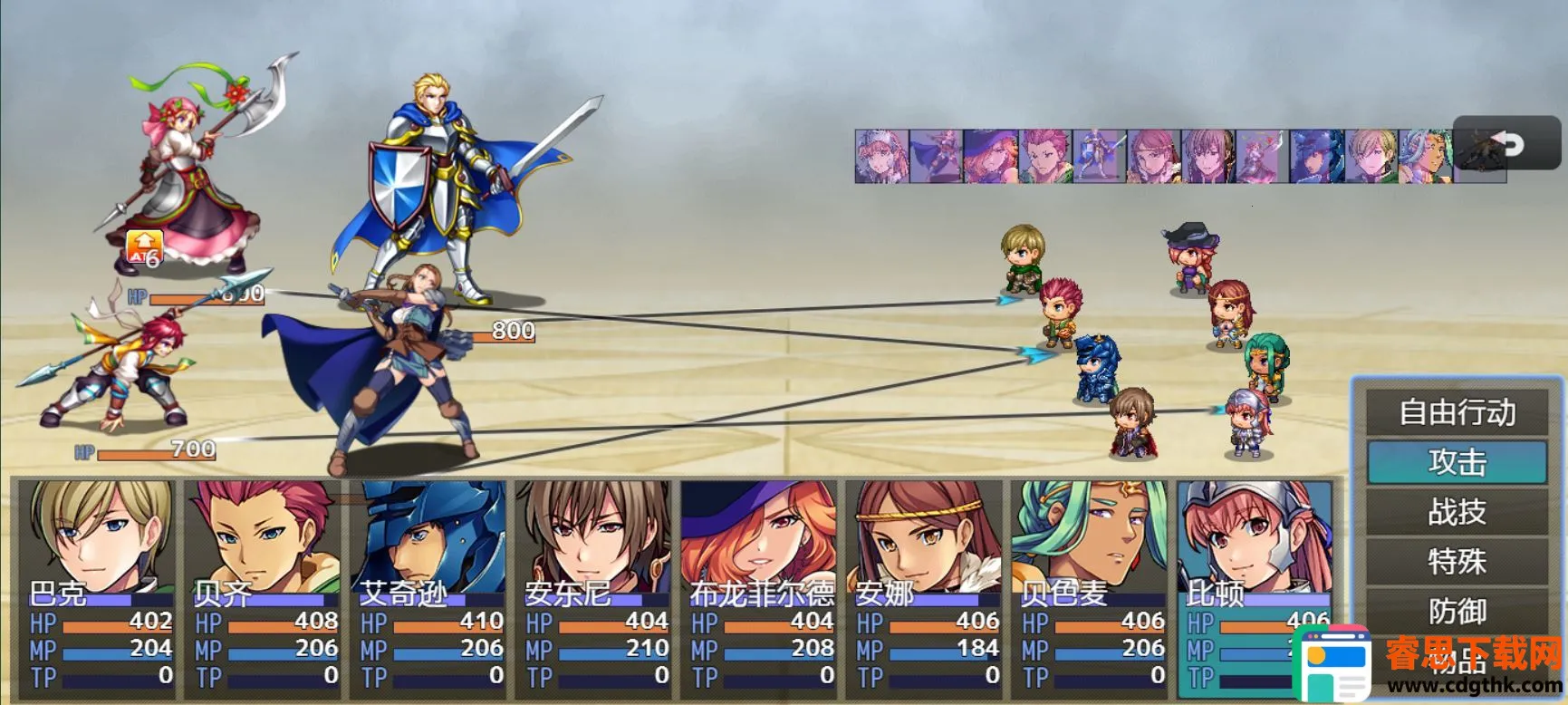Choose the 防御 defend command
Image resolution: width=1568 pixels, height=705 pixels.
[1457, 612]
